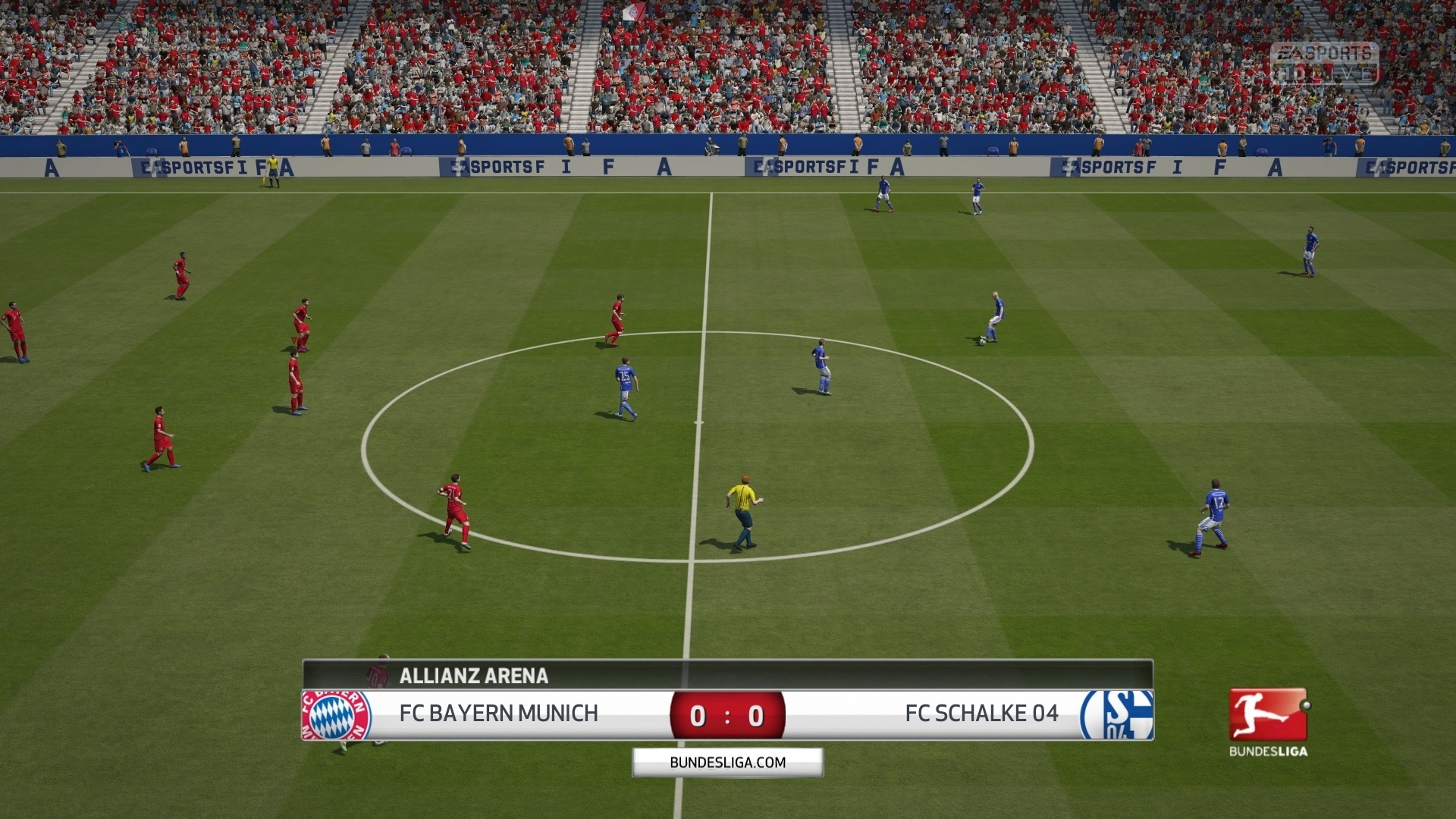Open the BUNDESLIGA.COM banner link
The height and width of the screenshot is (819, 1456).
726,762
